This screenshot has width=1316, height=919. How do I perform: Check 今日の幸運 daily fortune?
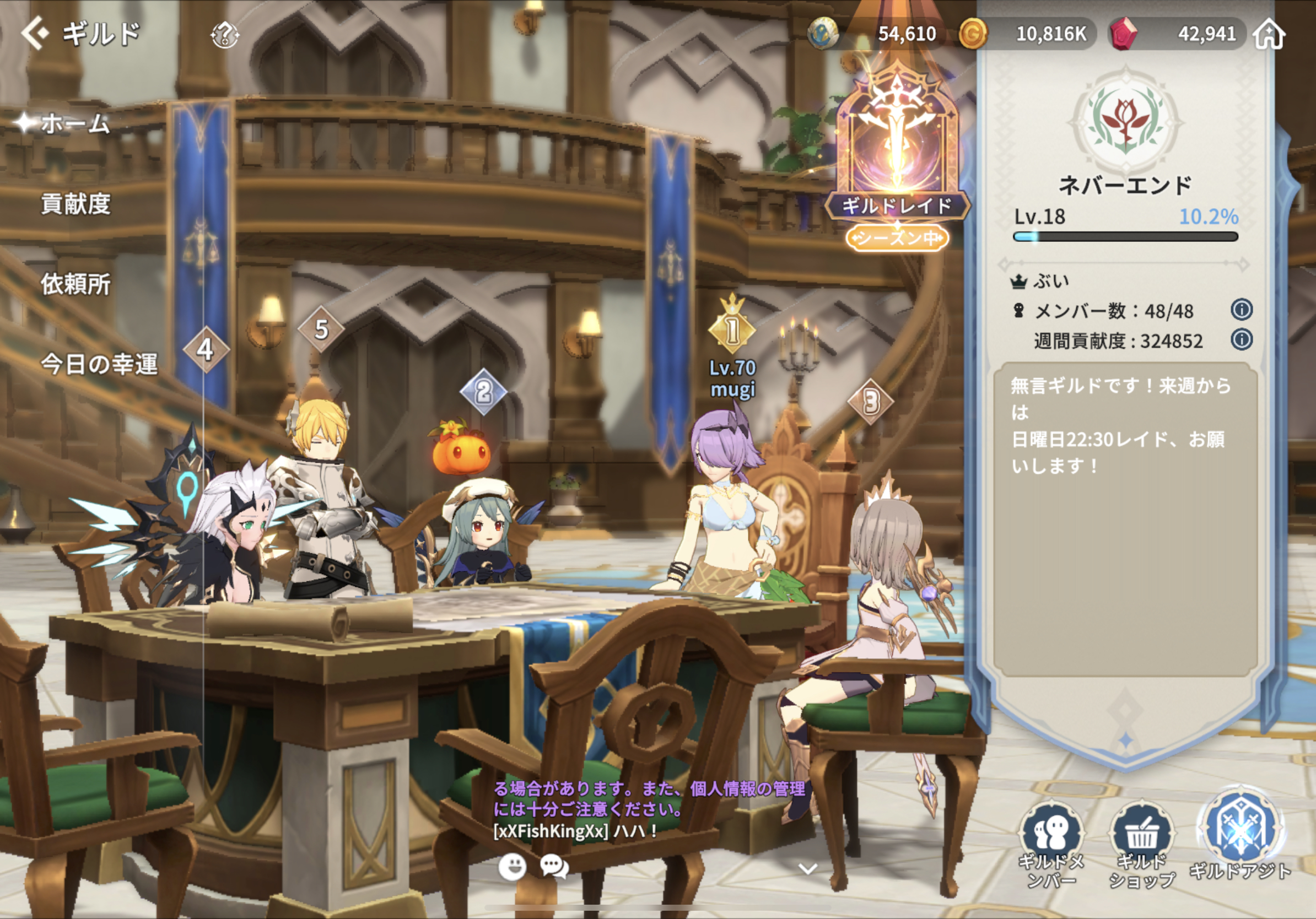(99, 364)
